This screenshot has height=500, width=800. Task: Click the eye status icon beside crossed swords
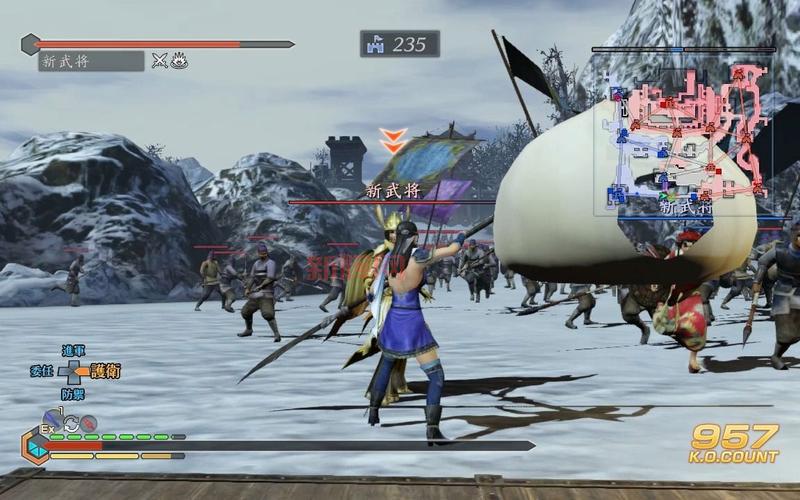pyautogui.click(x=179, y=61)
